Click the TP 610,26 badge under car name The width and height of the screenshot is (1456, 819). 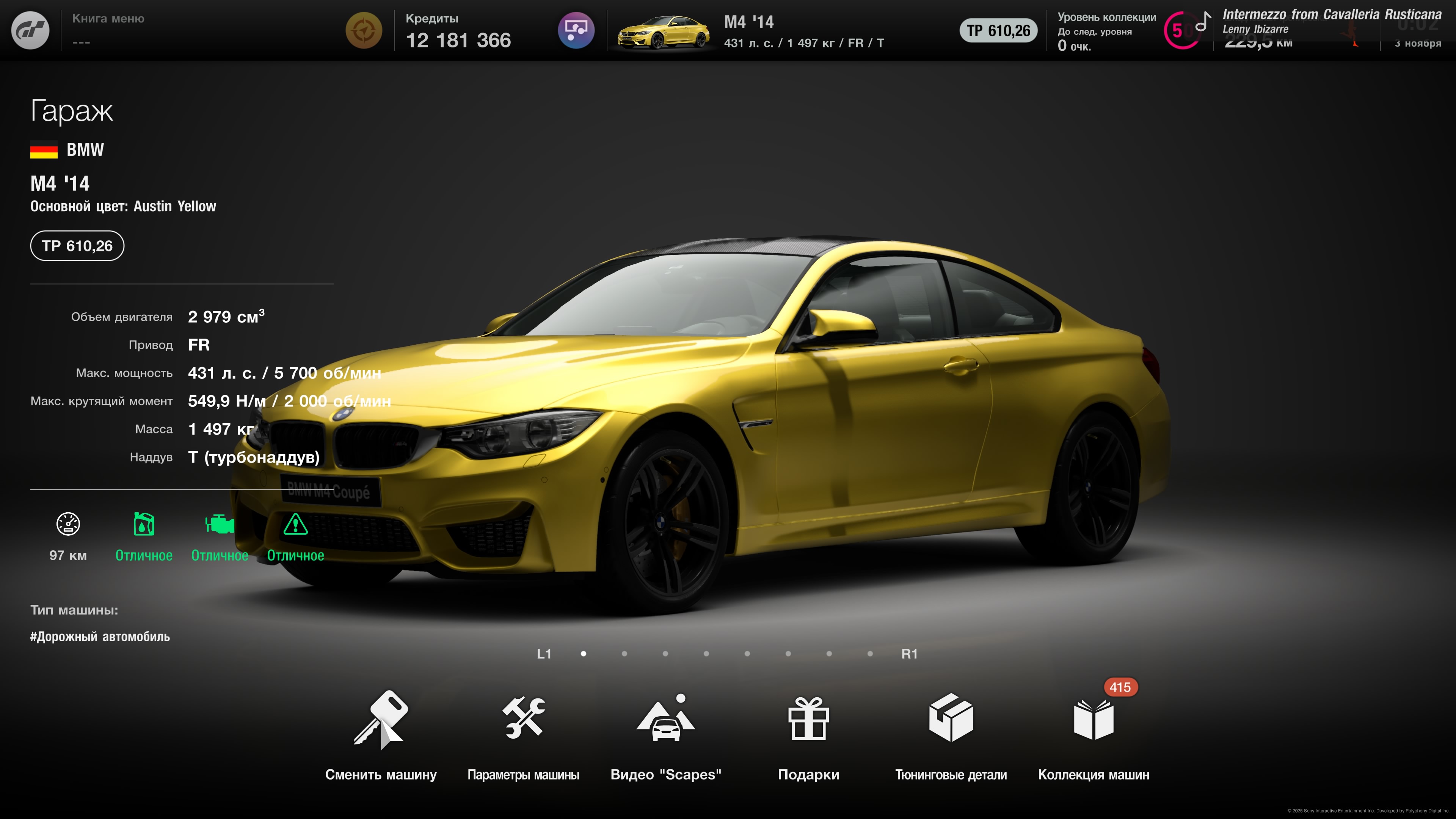coord(77,246)
